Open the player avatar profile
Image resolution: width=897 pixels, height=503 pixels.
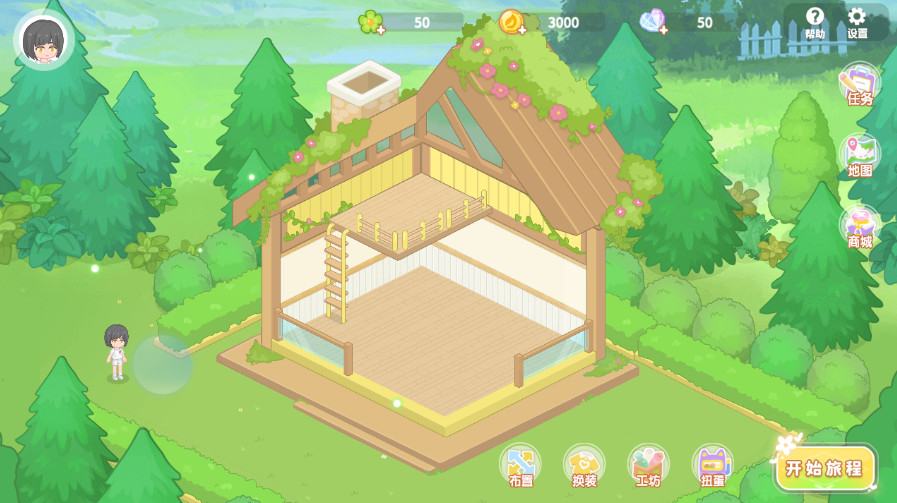44,40
